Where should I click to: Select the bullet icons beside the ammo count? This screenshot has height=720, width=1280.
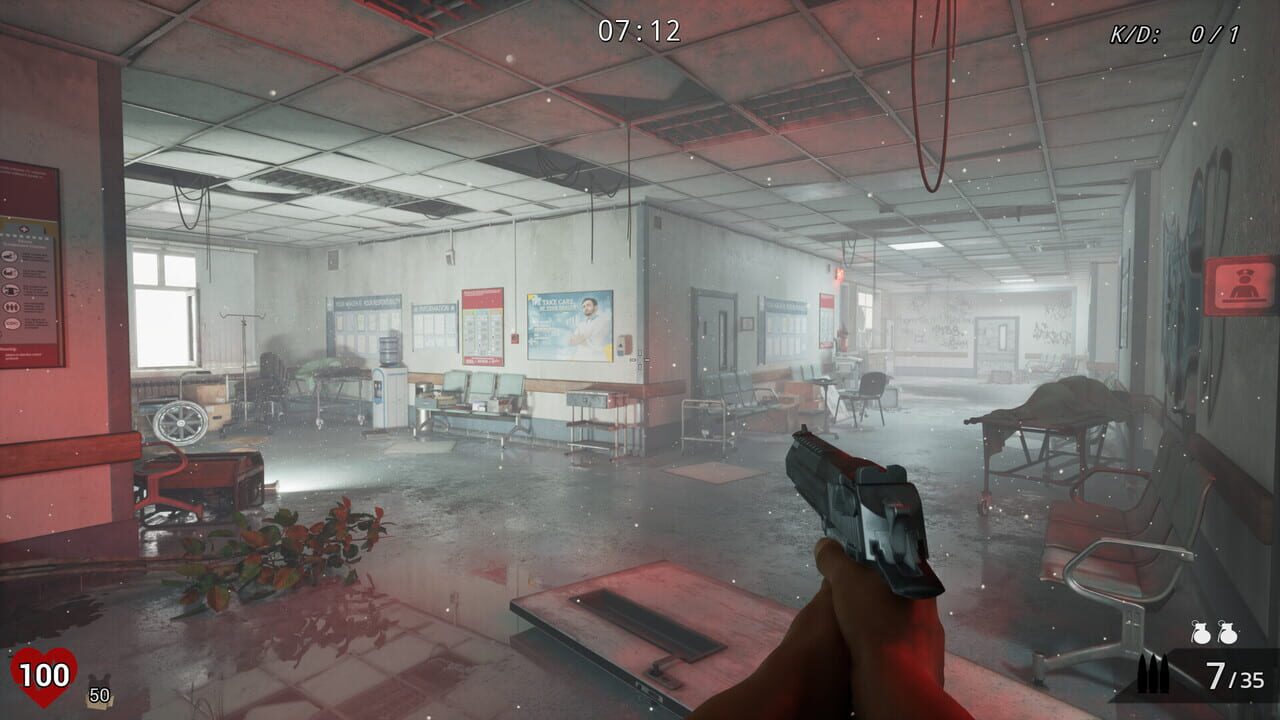click(x=1152, y=672)
